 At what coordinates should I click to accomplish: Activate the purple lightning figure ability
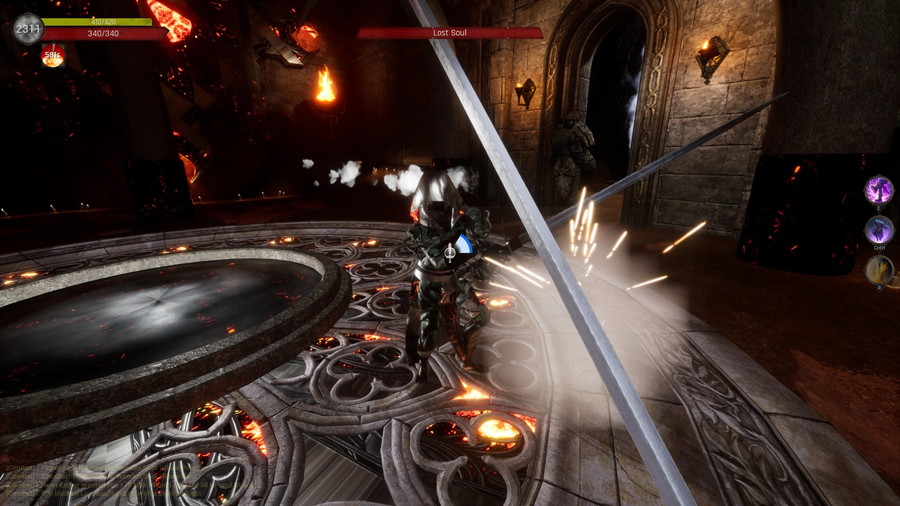[879, 189]
